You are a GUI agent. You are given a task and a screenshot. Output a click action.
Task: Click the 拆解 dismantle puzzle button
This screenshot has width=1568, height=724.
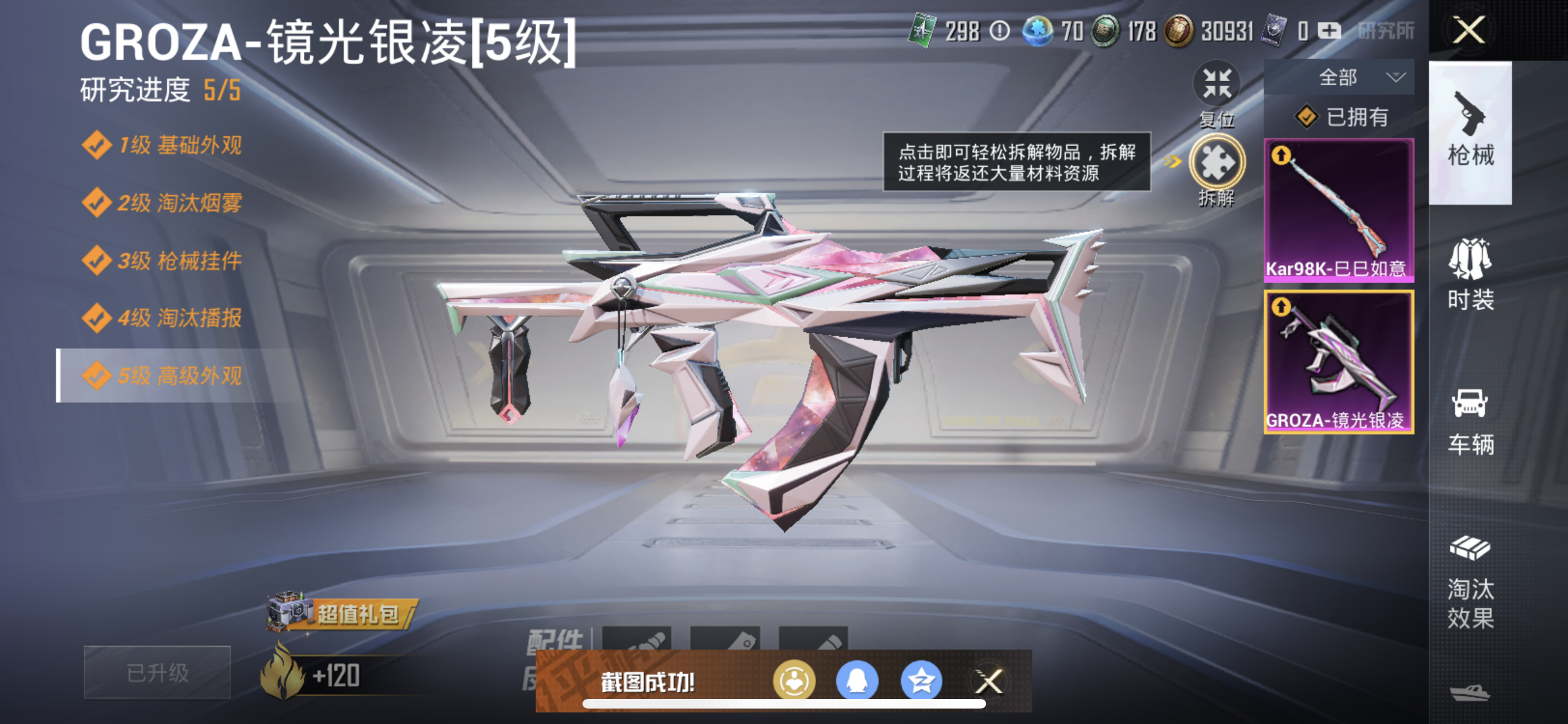click(x=1216, y=163)
